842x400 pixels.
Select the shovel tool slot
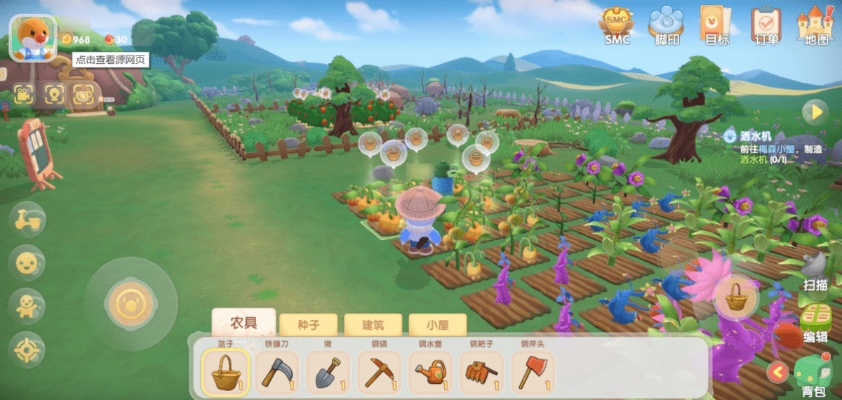pyautogui.click(x=329, y=371)
